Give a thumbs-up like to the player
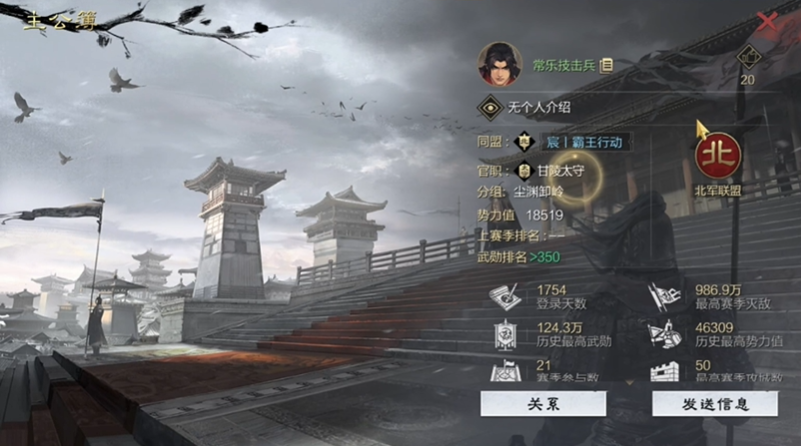 [x=748, y=58]
